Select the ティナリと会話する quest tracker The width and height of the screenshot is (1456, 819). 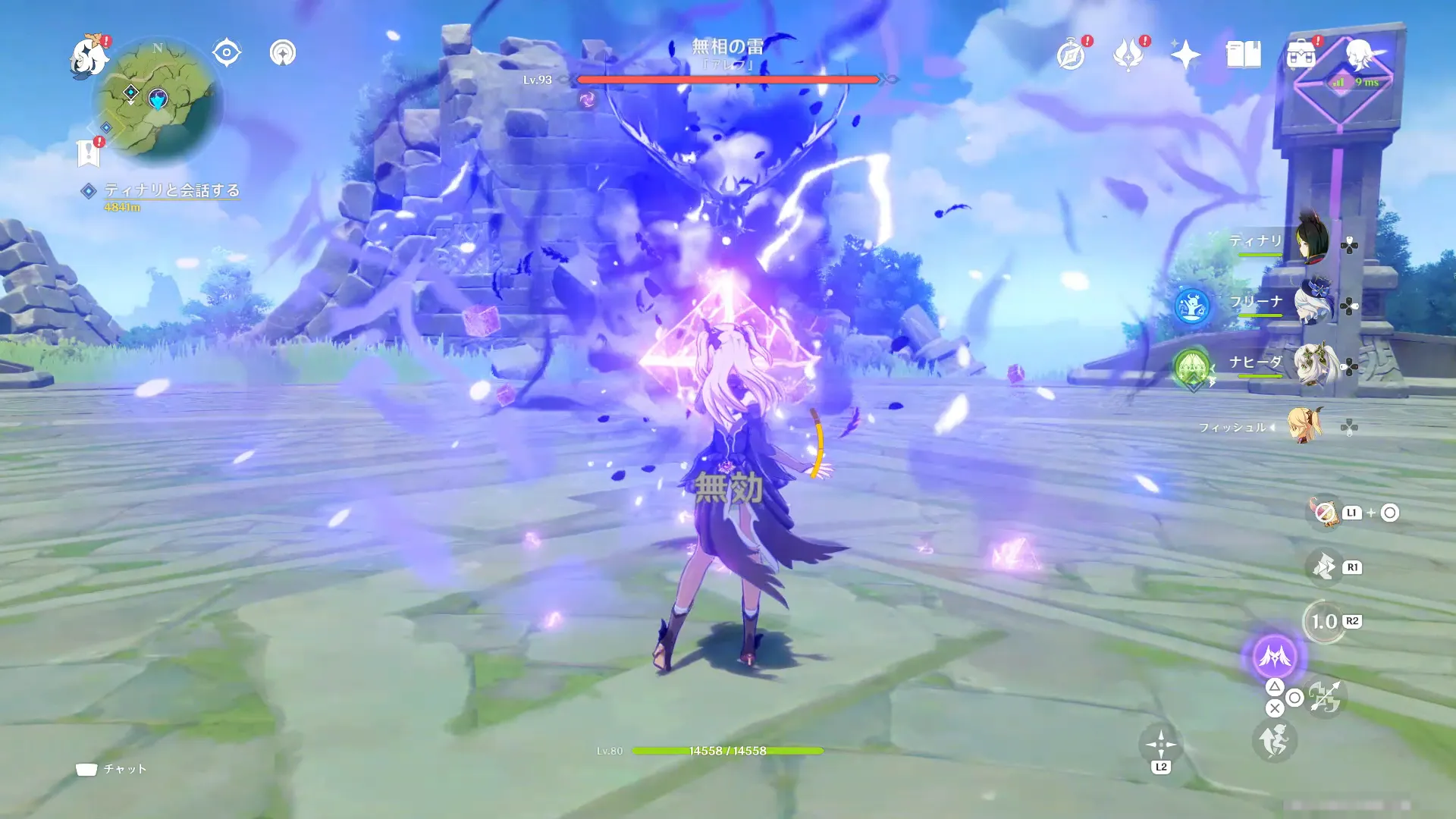click(171, 190)
